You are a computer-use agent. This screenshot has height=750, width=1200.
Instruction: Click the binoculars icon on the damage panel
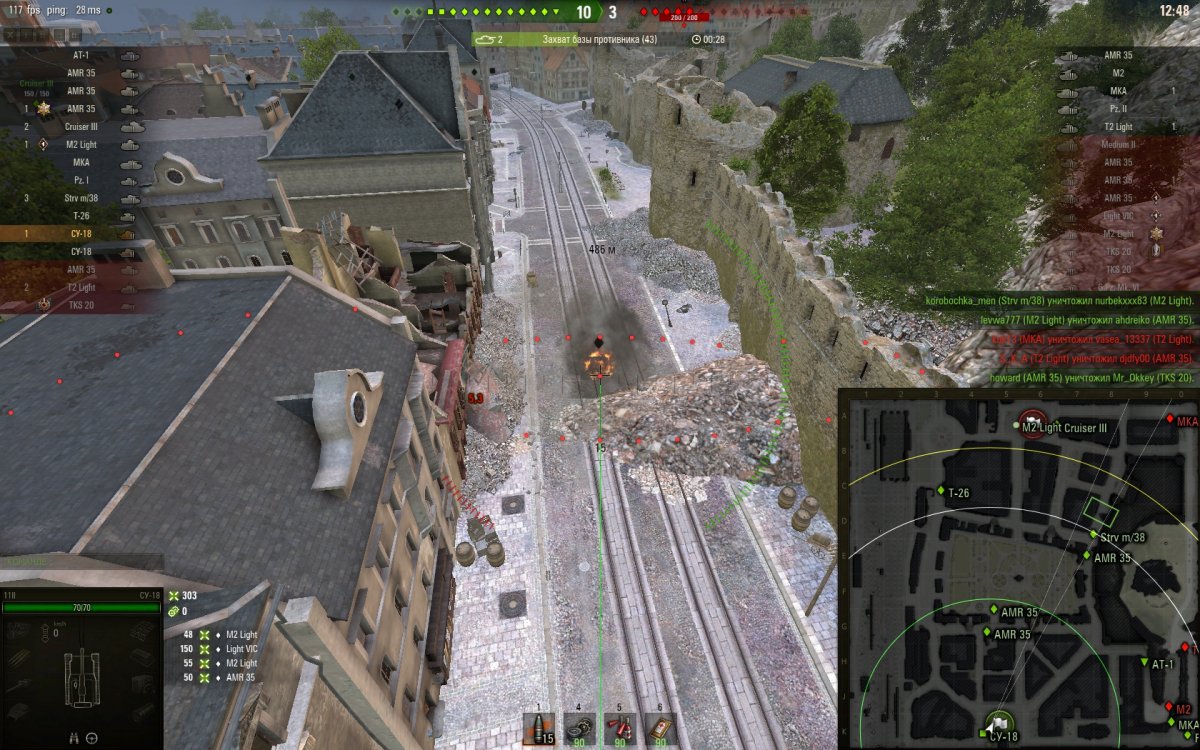pyautogui.click(x=73, y=738)
